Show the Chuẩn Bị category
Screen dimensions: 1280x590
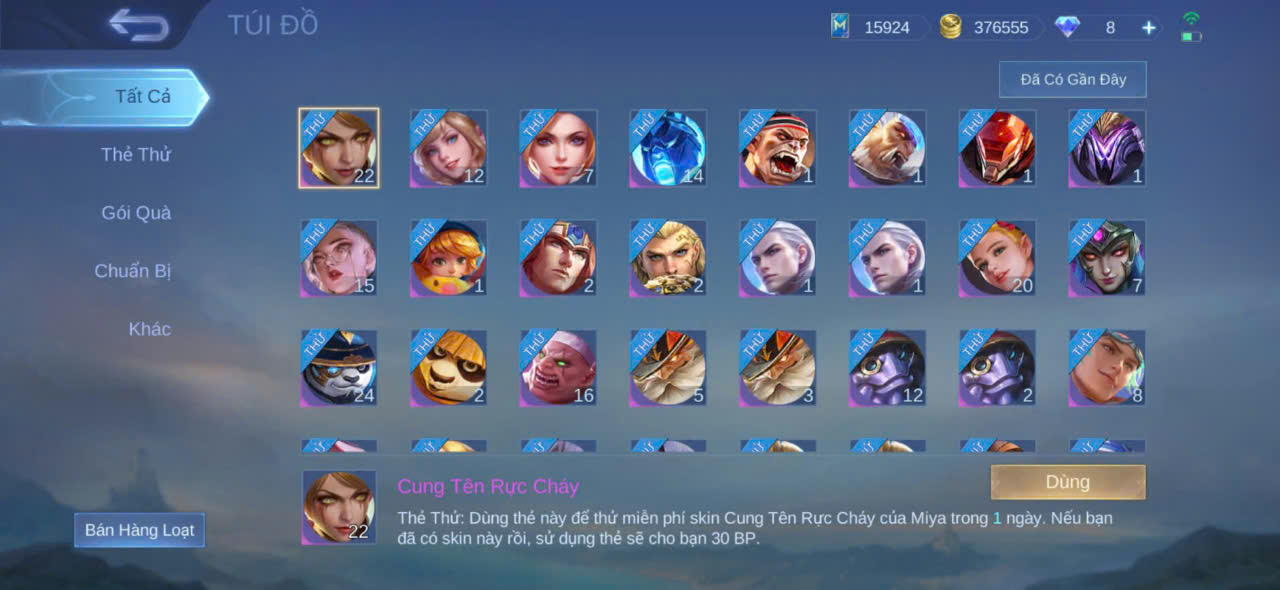click(133, 271)
